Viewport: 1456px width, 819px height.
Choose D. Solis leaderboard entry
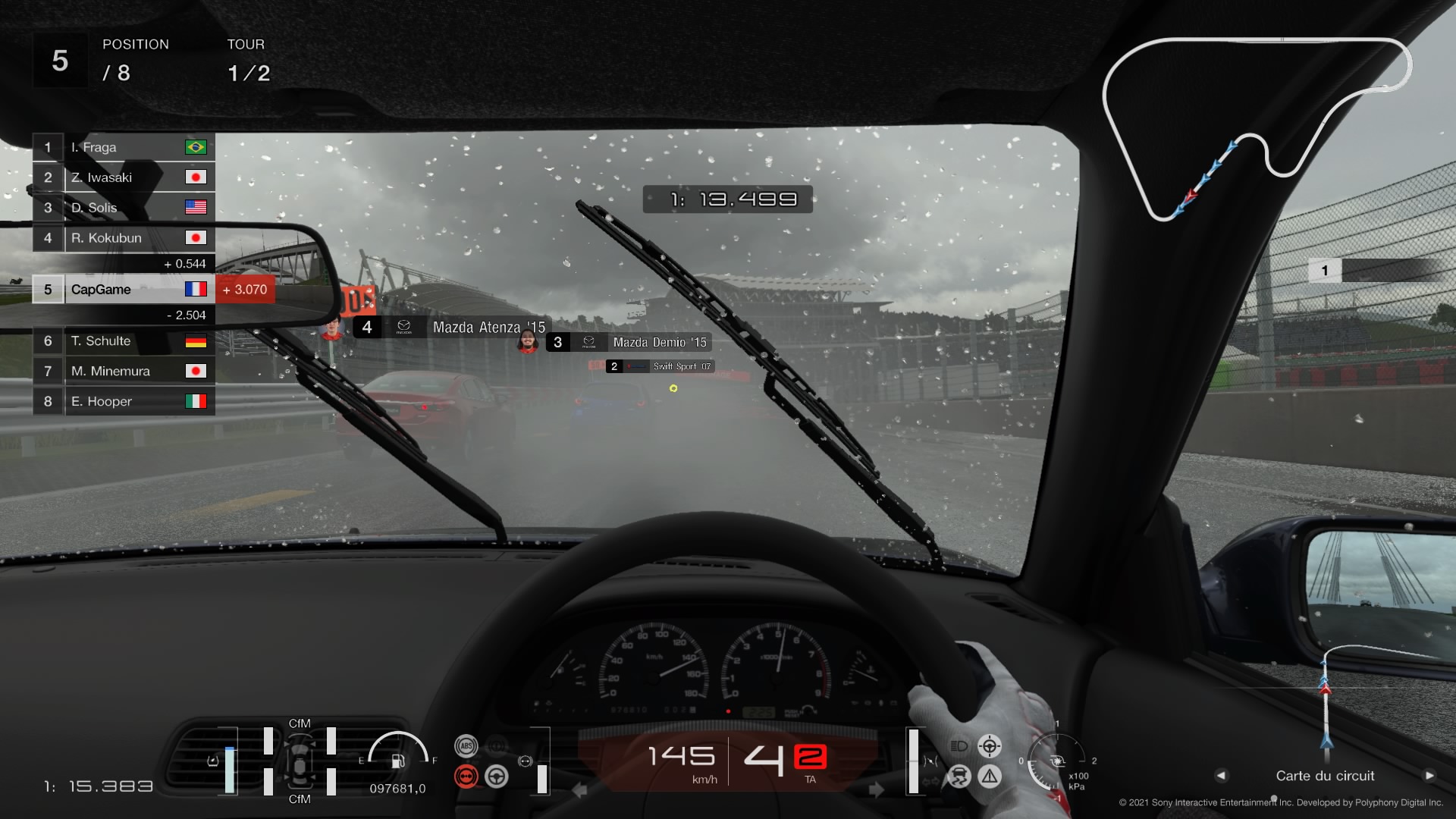coord(124,208)
